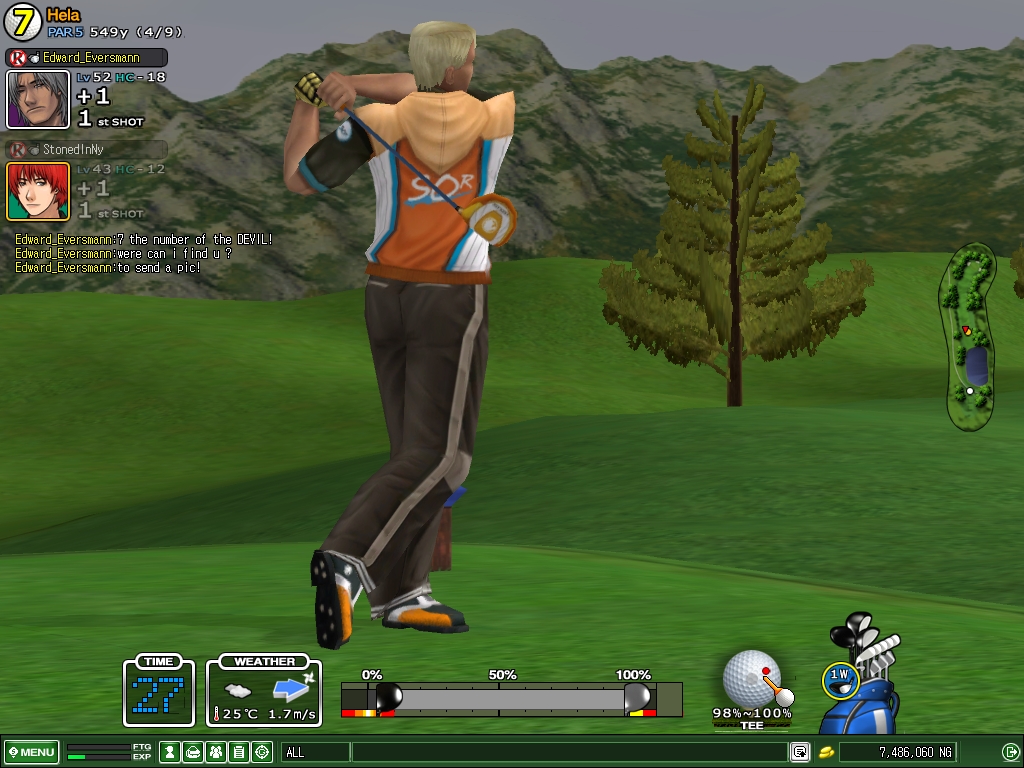The width and height of the screenshot is (1024, 768).
Task: Click the exit arrow button
Action: tap(1010, 752)
